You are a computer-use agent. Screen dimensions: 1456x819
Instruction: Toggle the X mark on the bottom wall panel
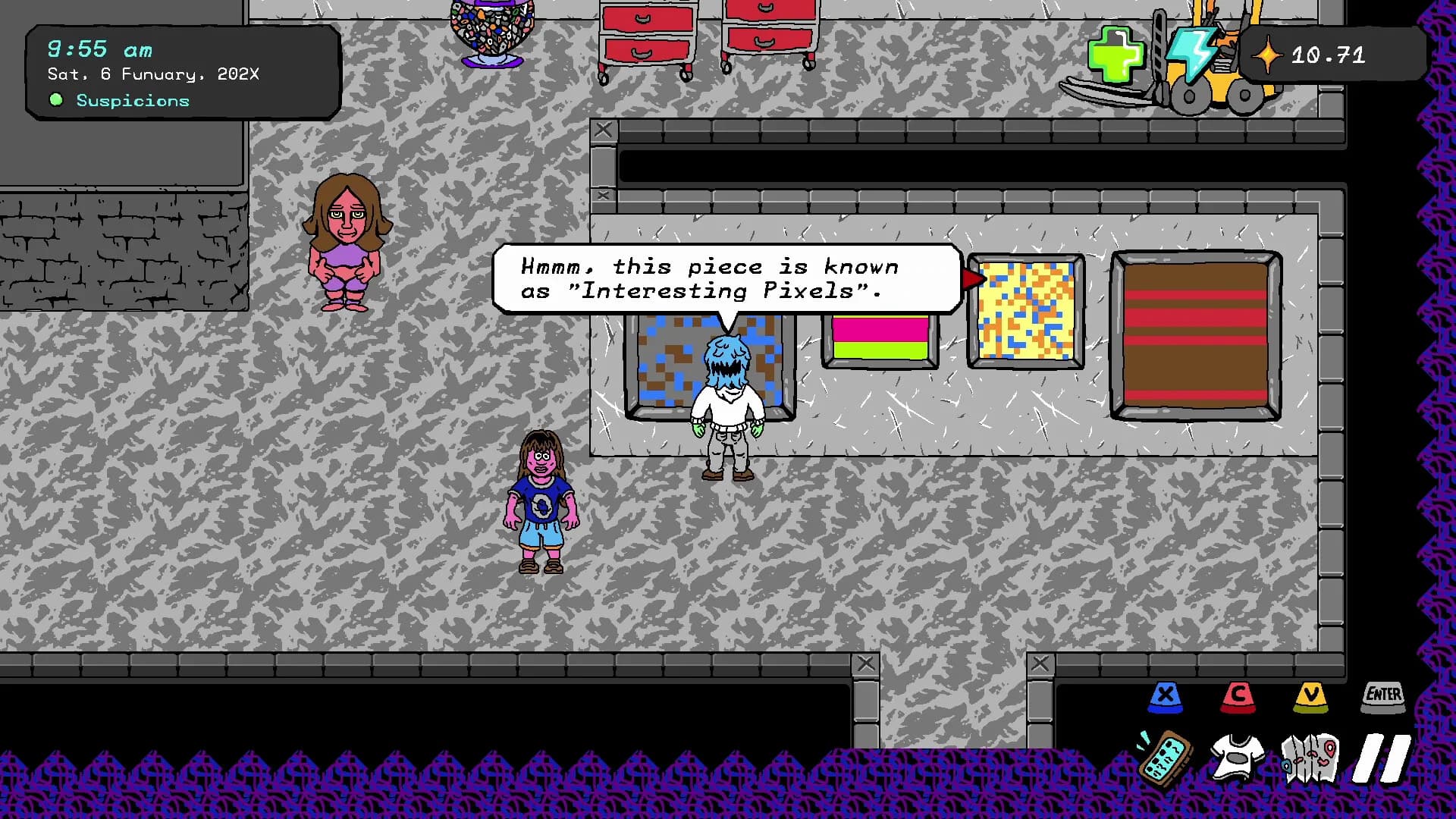pyautogui.click(x=864, y=662)
